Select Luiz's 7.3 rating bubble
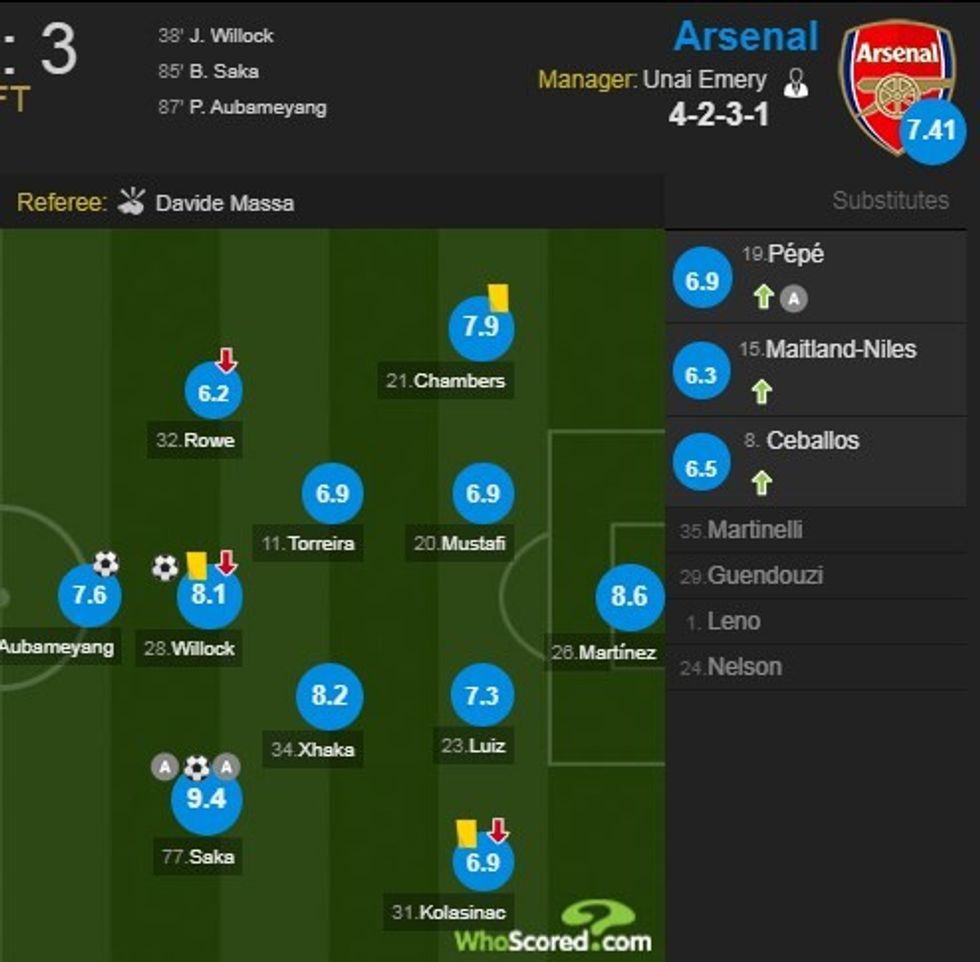Viewport: 980px width, 962px height. [x=482, y=695]
